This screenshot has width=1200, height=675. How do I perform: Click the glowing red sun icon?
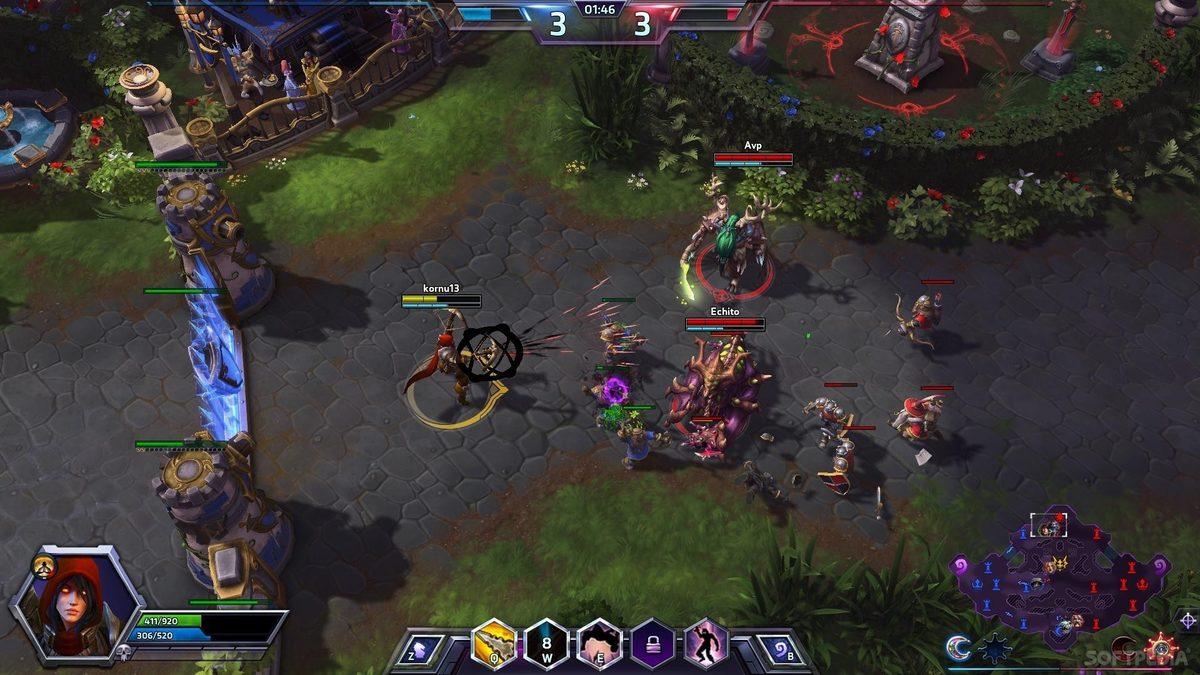tap(1162, 649)
